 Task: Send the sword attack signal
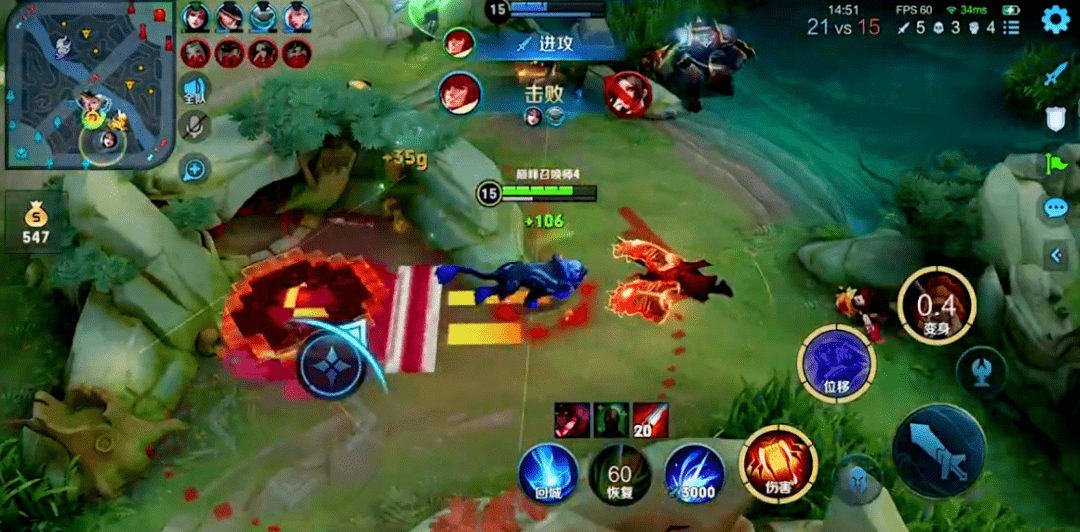click(x=1056, y=74)
